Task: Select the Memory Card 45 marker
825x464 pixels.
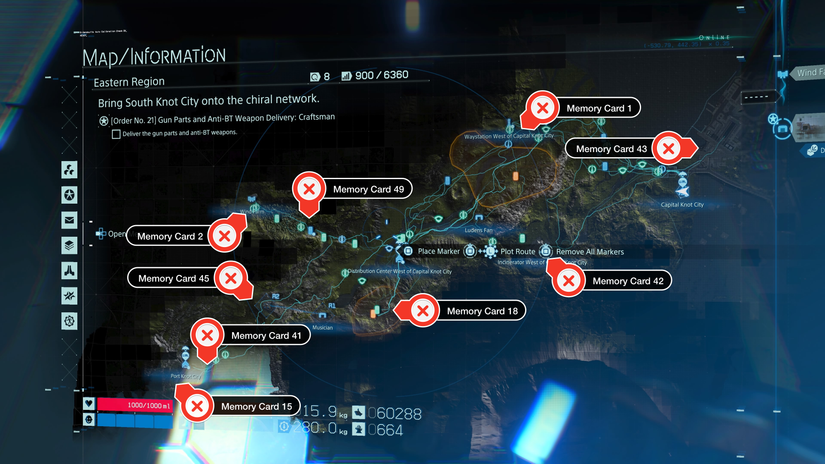Action: [231, 278]
